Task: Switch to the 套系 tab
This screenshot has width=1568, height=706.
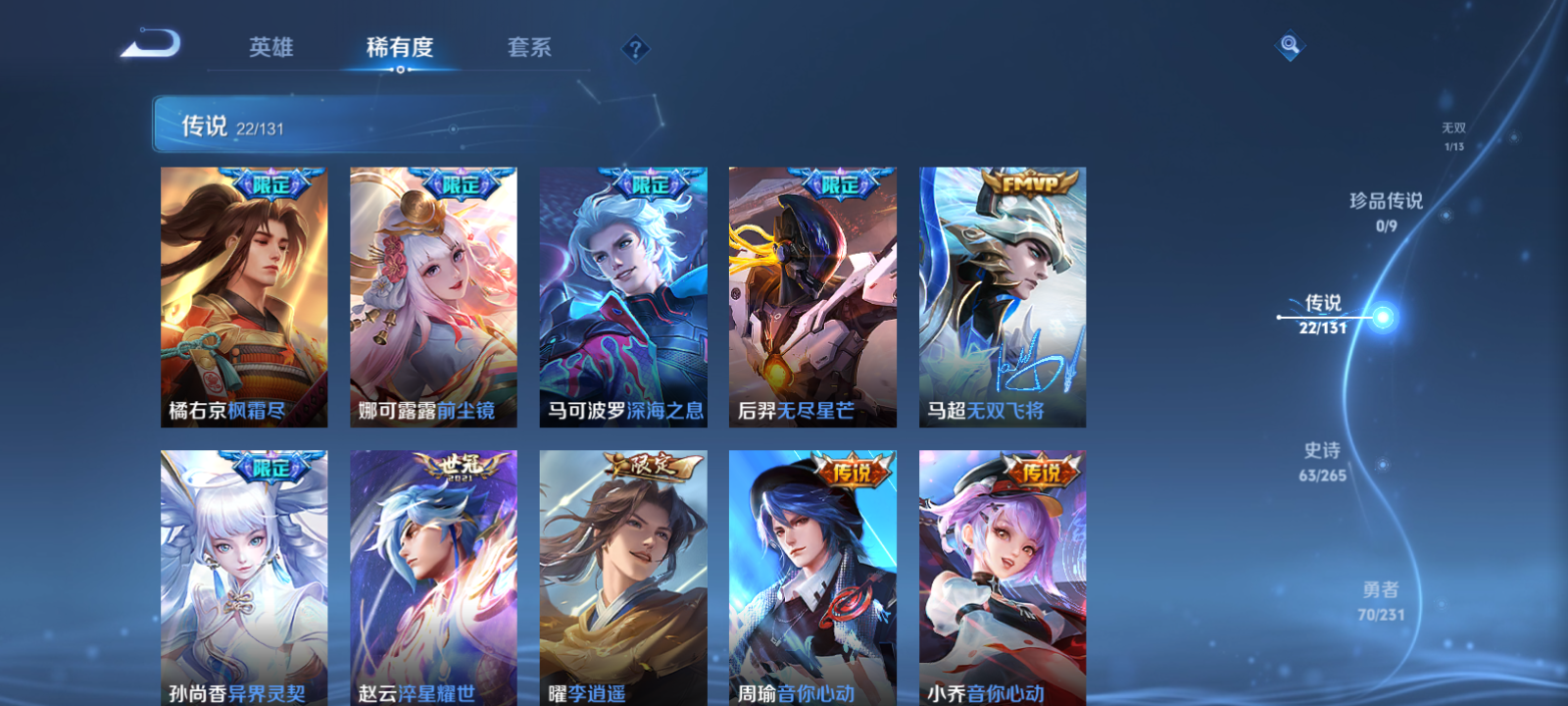Action: pos(527,46)
